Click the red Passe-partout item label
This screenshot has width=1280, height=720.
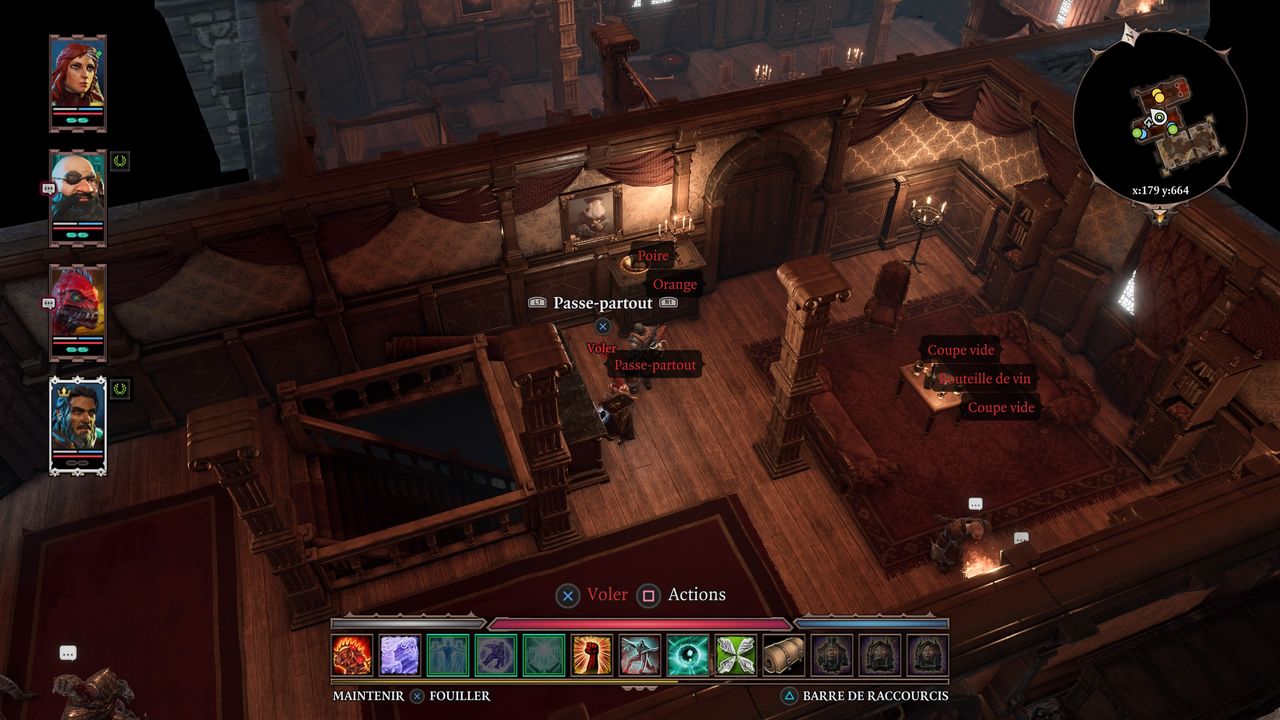coord(655,365)
